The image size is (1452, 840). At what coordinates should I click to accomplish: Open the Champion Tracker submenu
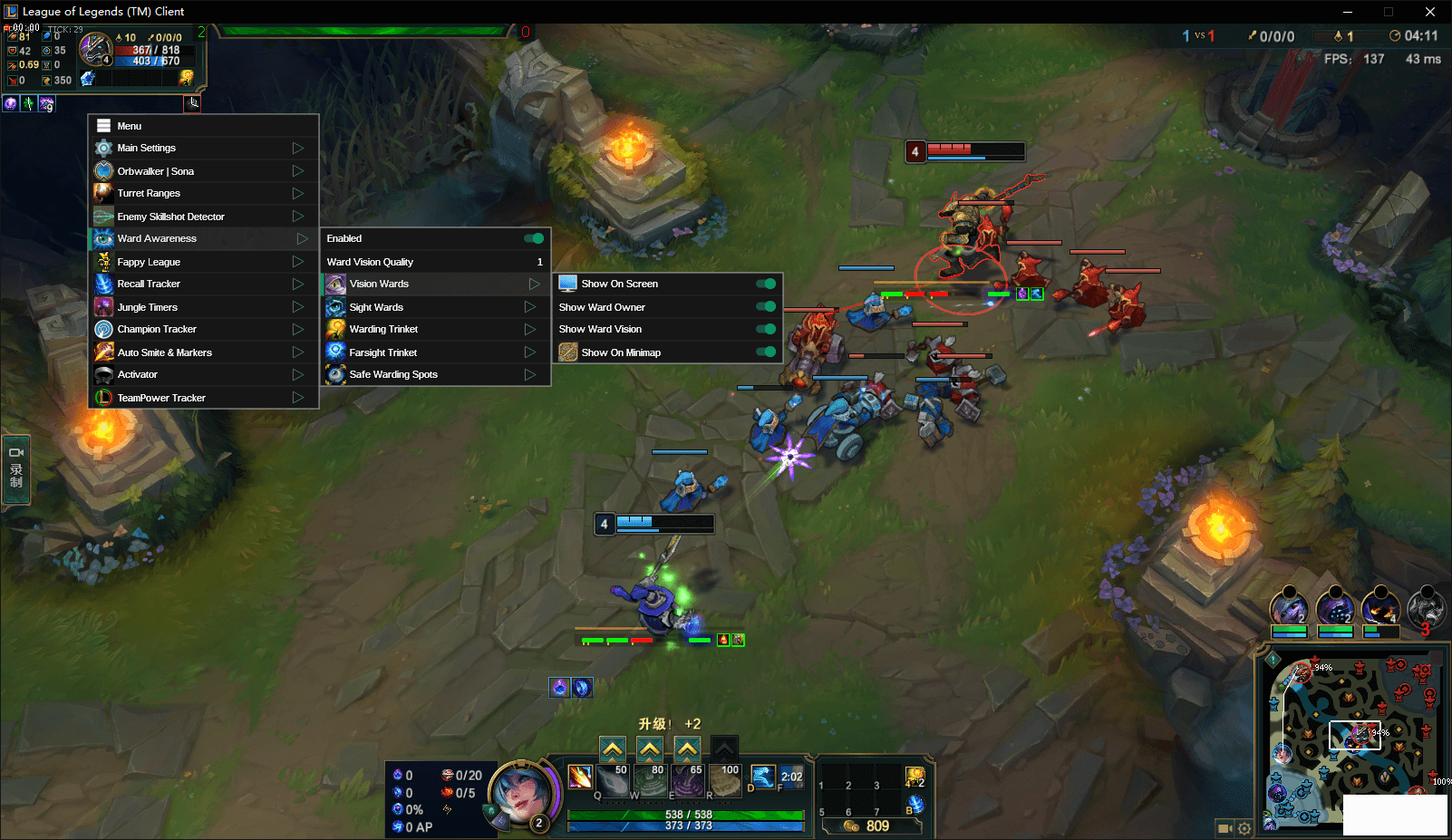(x=203, y=329)
